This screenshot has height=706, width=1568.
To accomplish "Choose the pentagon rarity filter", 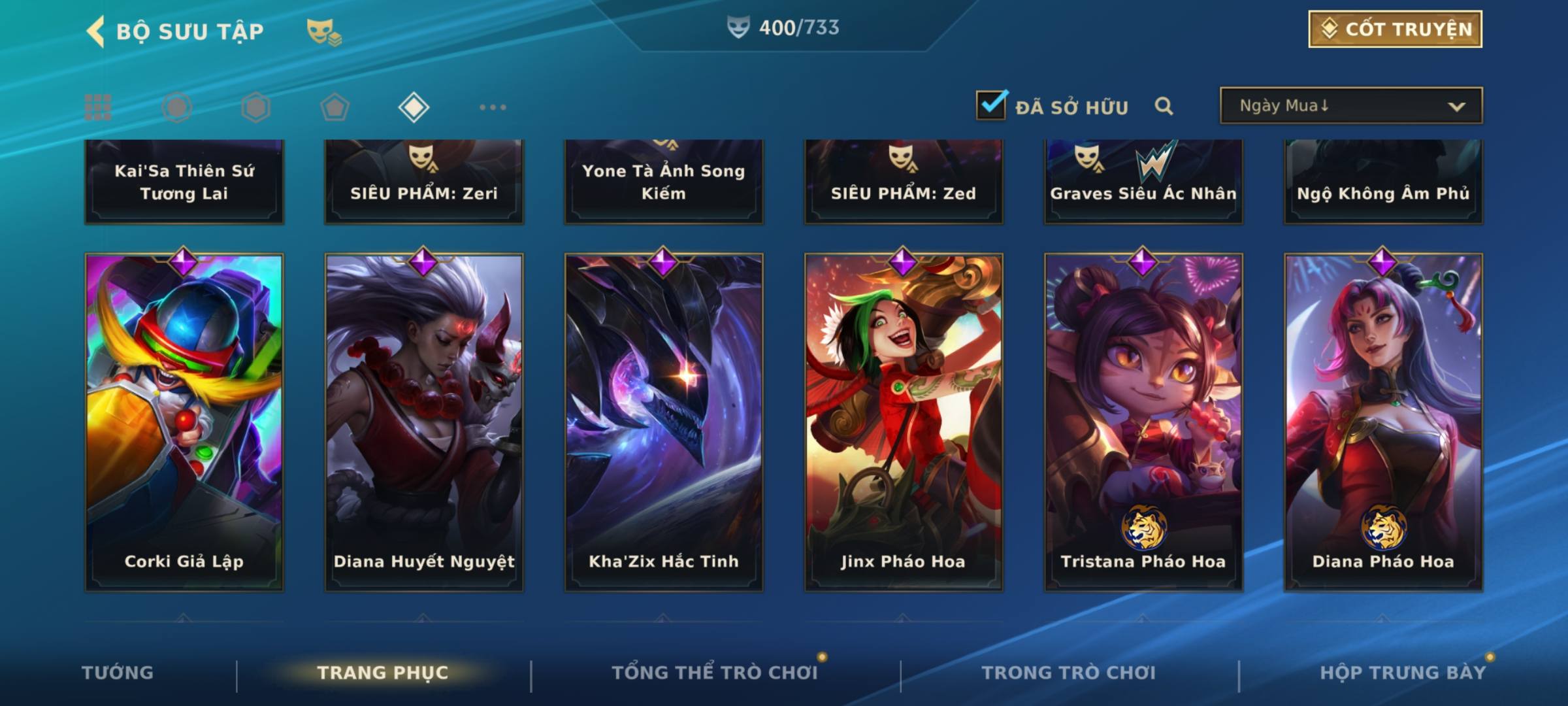I will [335, 107].
